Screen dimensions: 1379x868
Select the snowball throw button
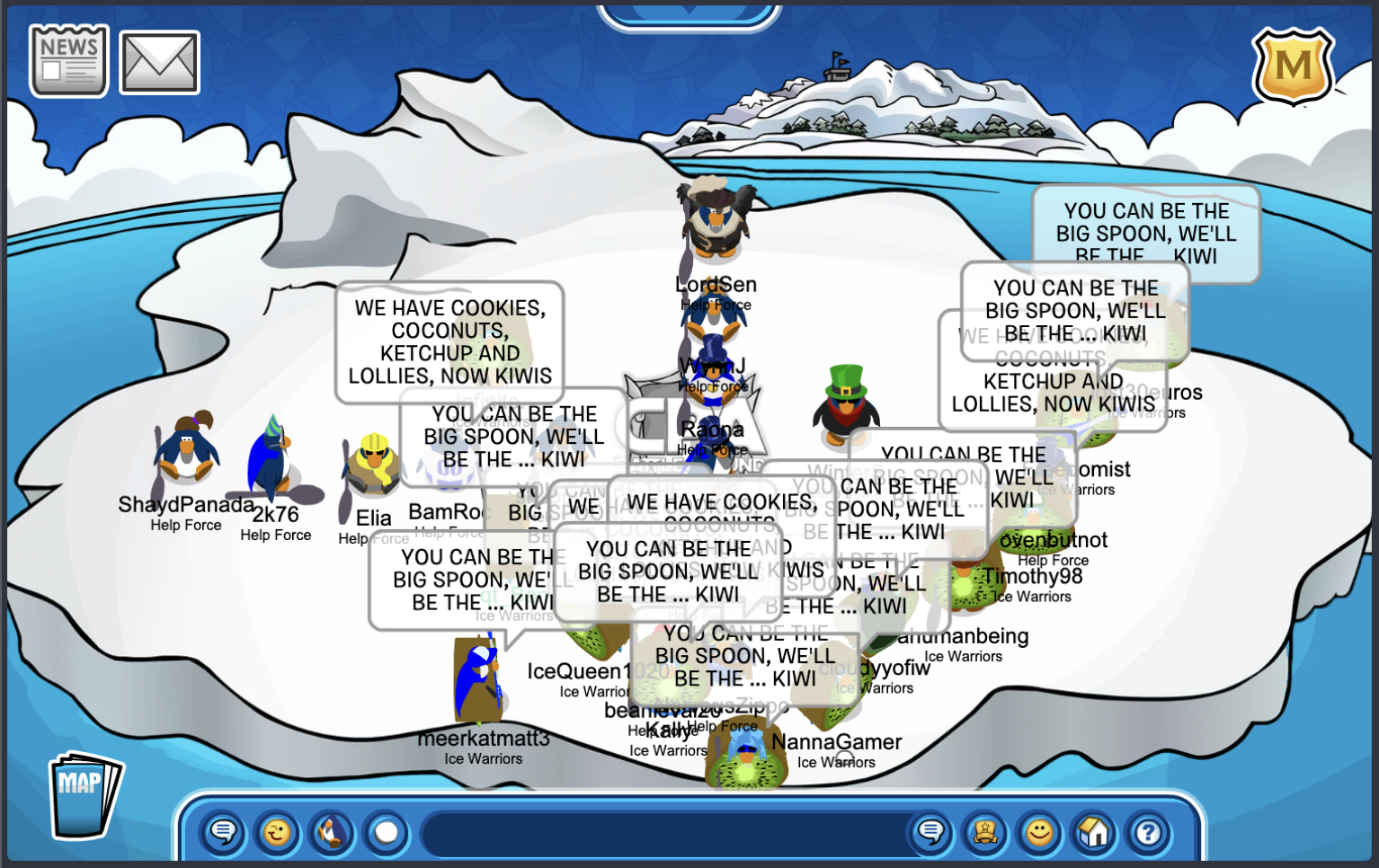click(x=387, y=833)
